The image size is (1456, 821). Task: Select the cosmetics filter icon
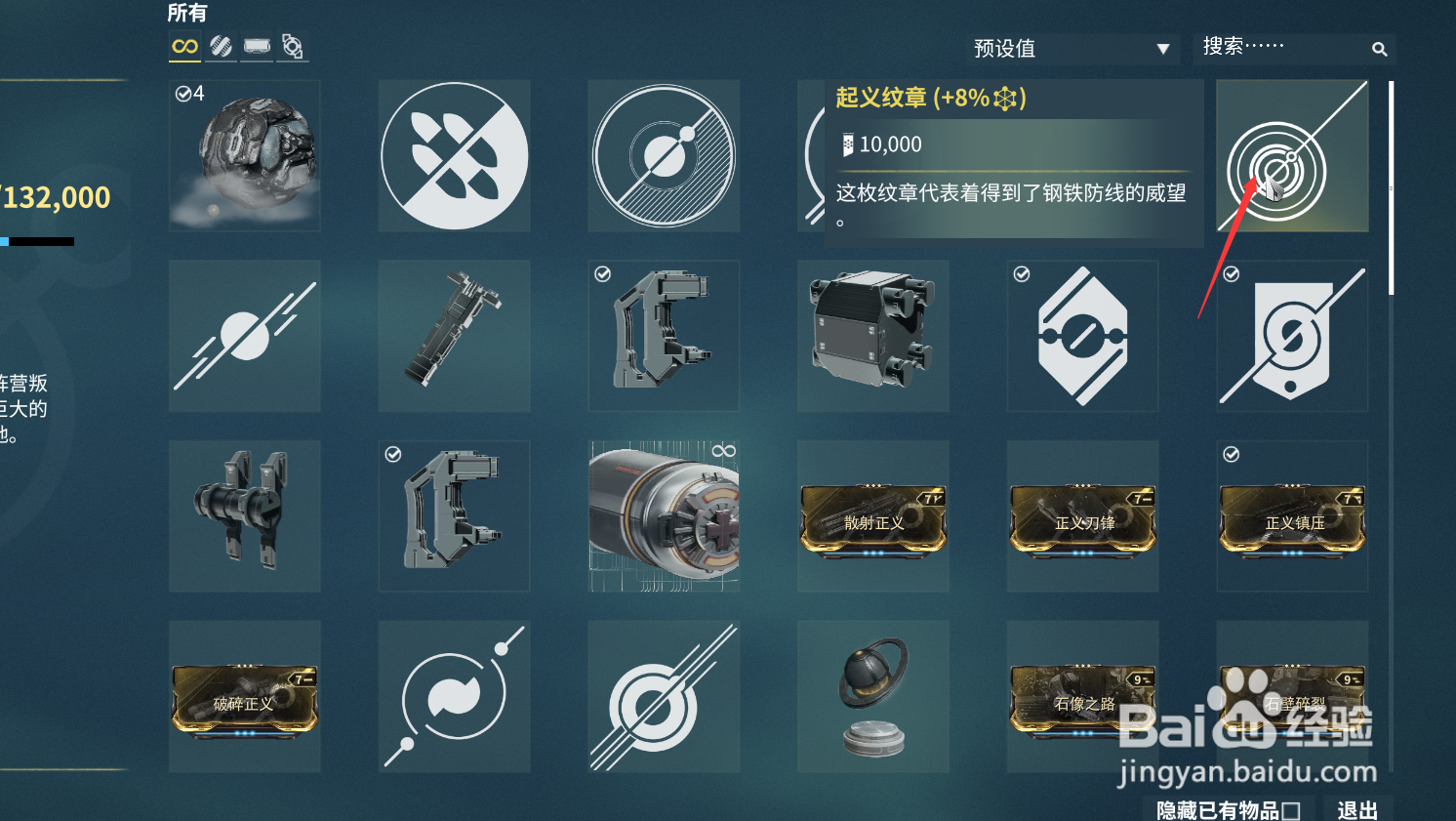pyautogui.click(x=256, y=46)
